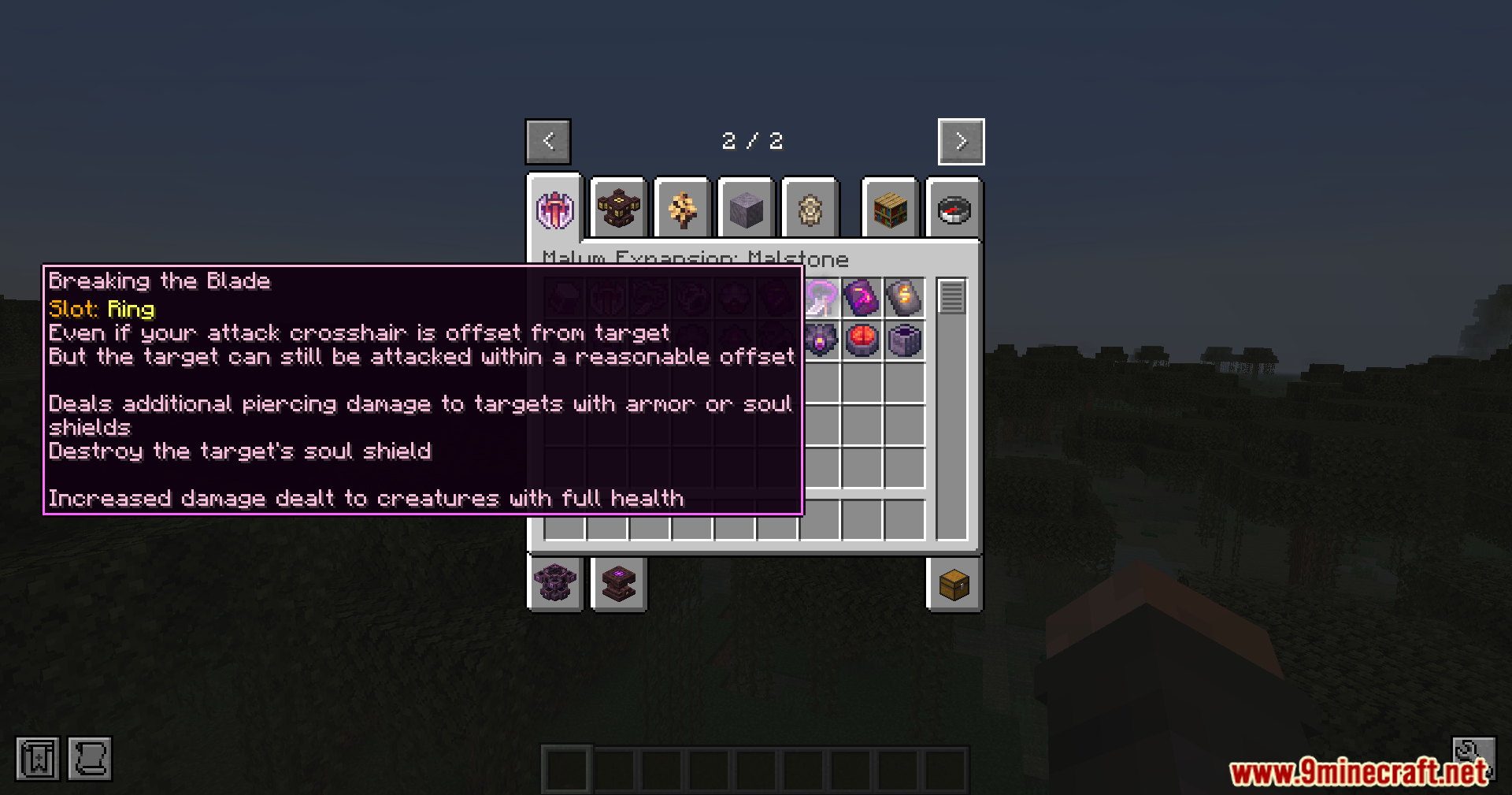Open the golden tree sapling tab
The image size is (1512, 795).
(682, 210)
